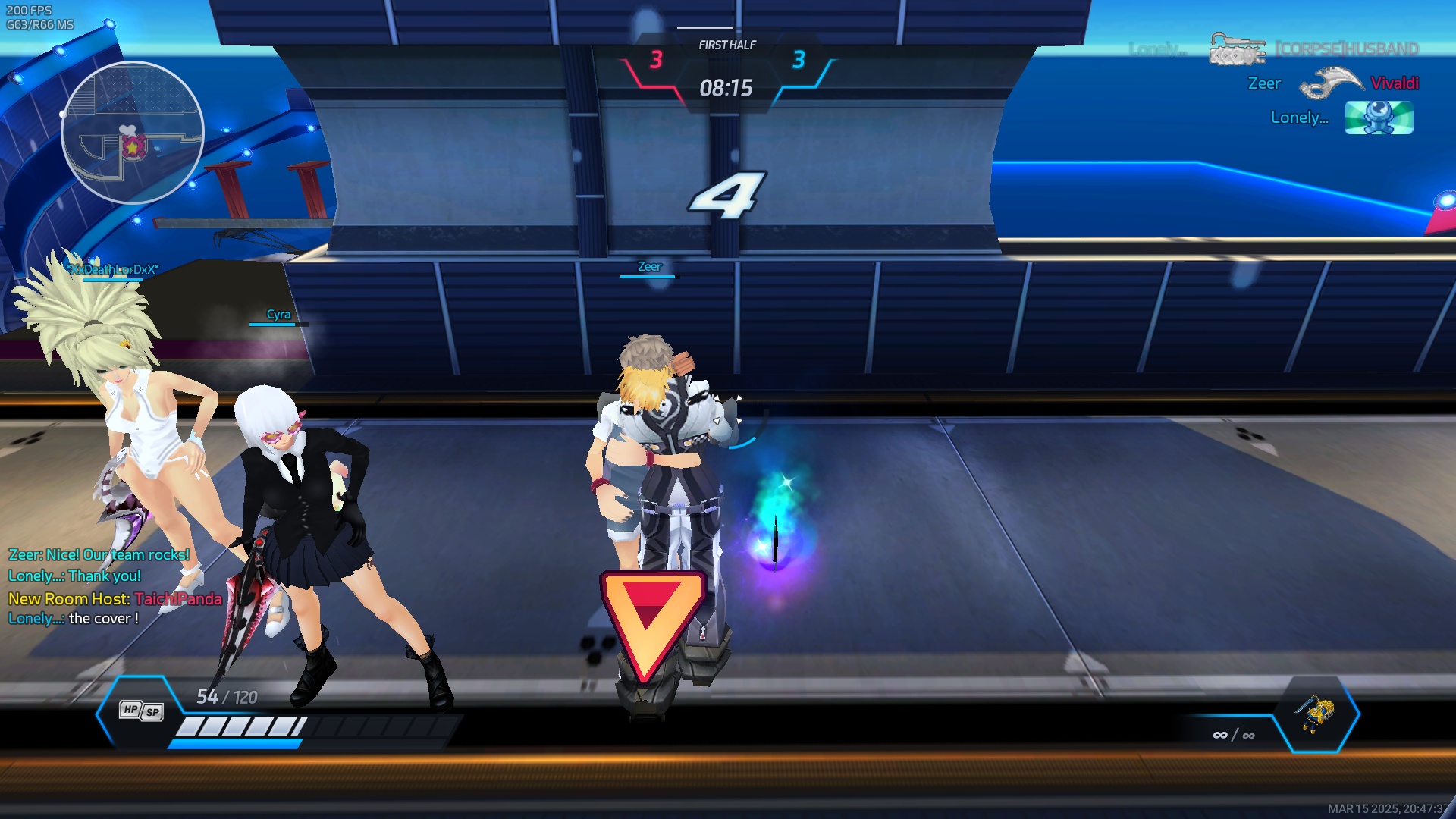Click Zeer's nameplate above the character
This screenshot has height=819, width=1456.
(x=649, y=267)
